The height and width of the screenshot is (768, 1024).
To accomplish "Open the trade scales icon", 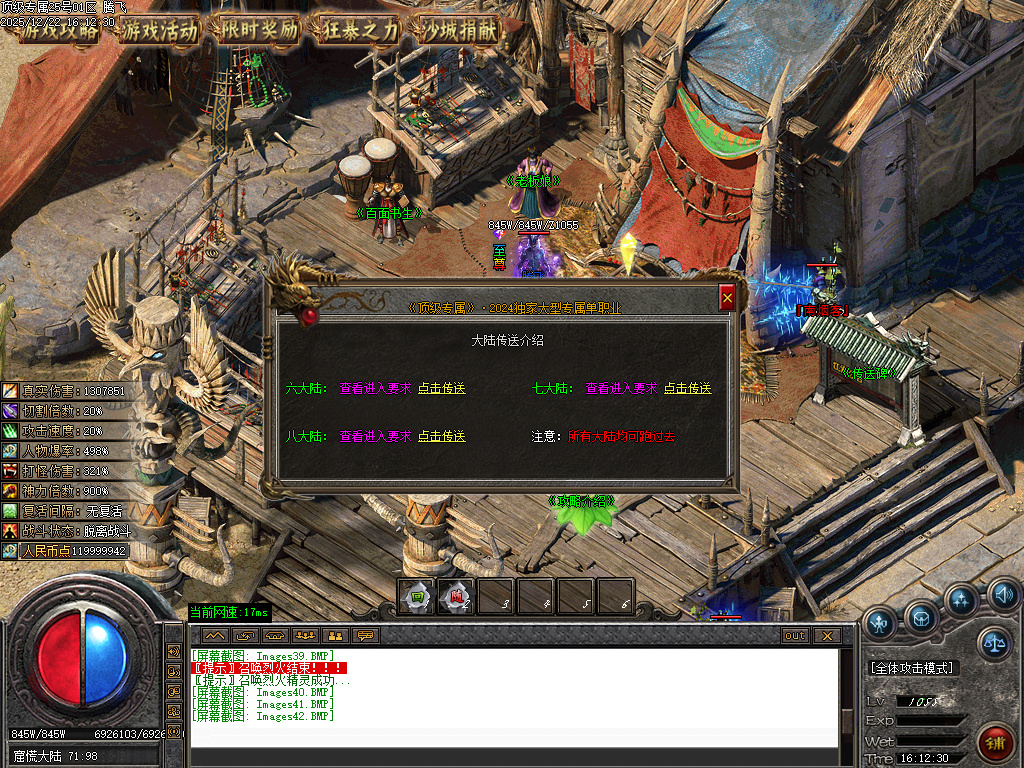I will point(994,643).
